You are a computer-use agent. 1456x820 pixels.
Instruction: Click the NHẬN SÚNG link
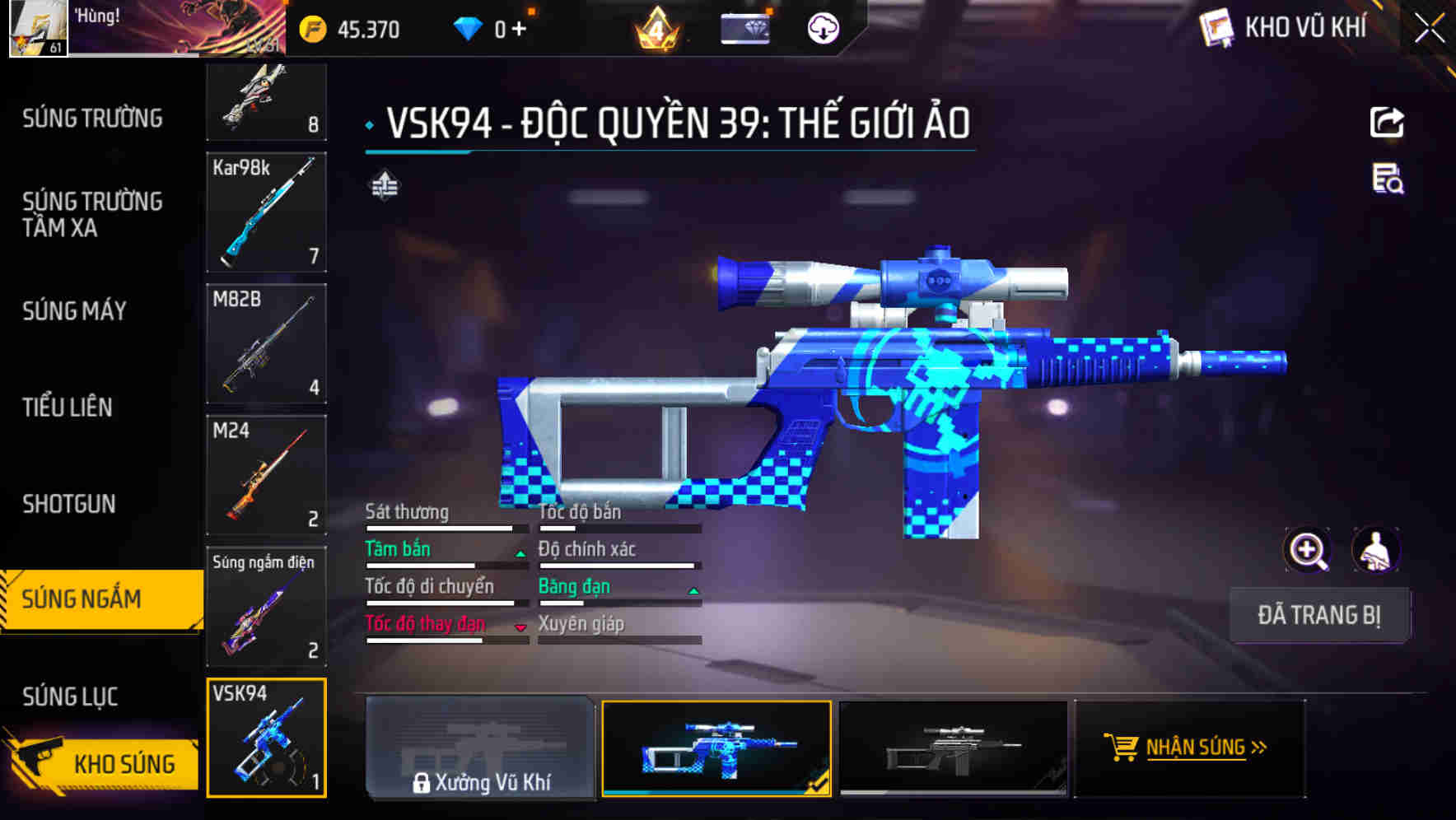pos(1196,748)
